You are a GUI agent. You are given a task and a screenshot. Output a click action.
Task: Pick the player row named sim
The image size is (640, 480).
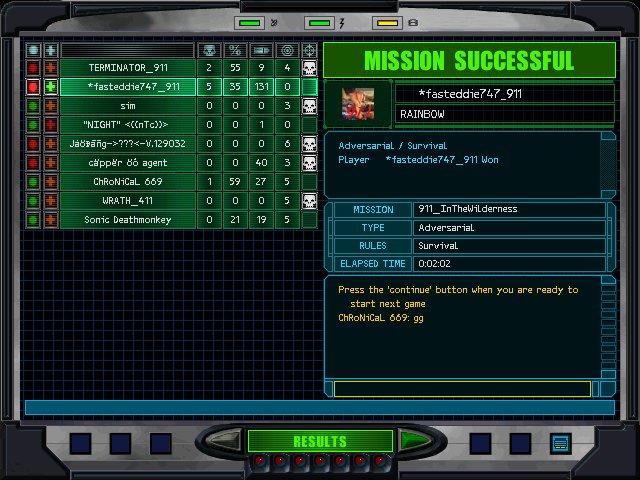pyautogui.click(x=127, y=106)
